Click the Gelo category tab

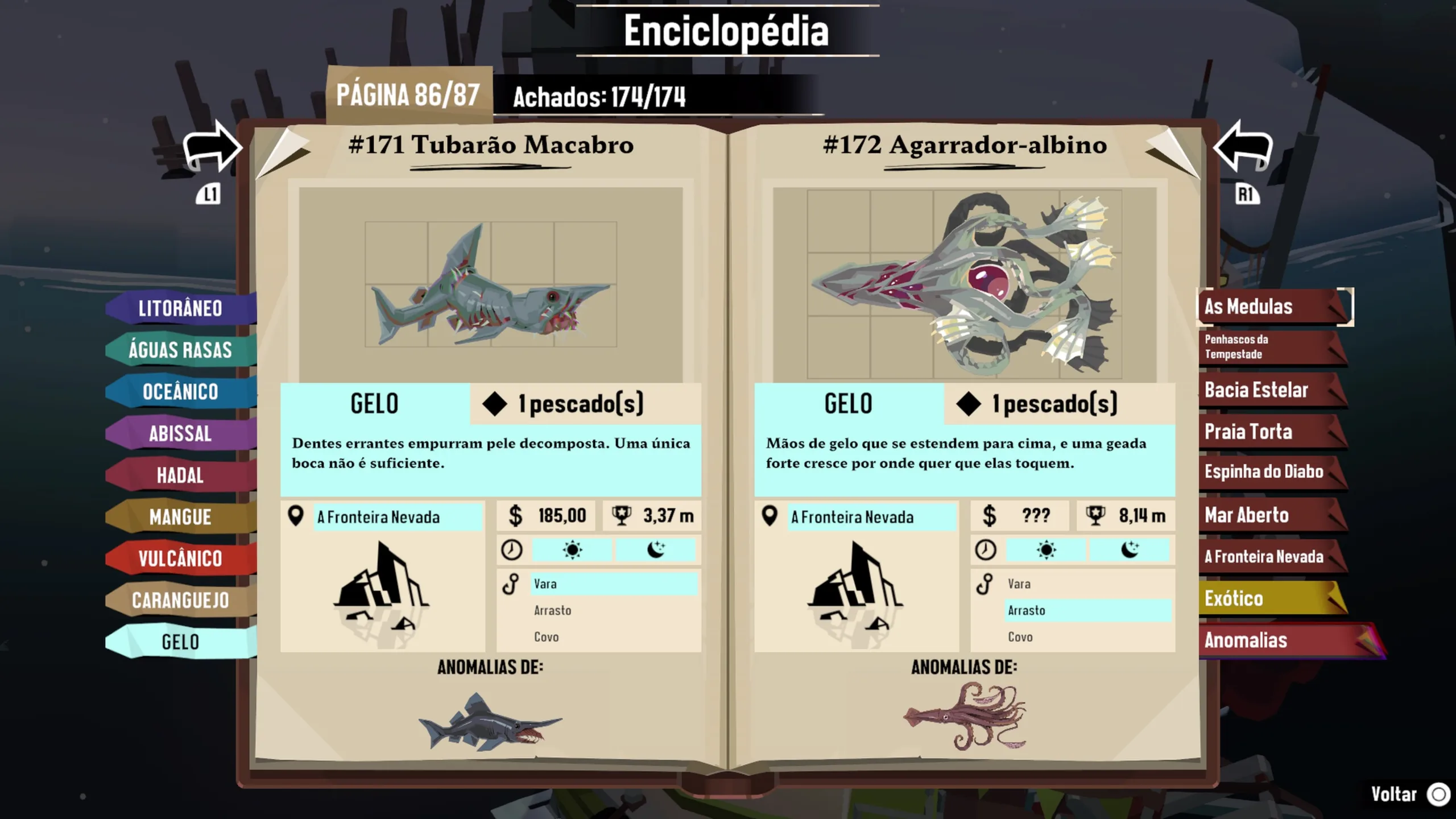tap(180, 642)
